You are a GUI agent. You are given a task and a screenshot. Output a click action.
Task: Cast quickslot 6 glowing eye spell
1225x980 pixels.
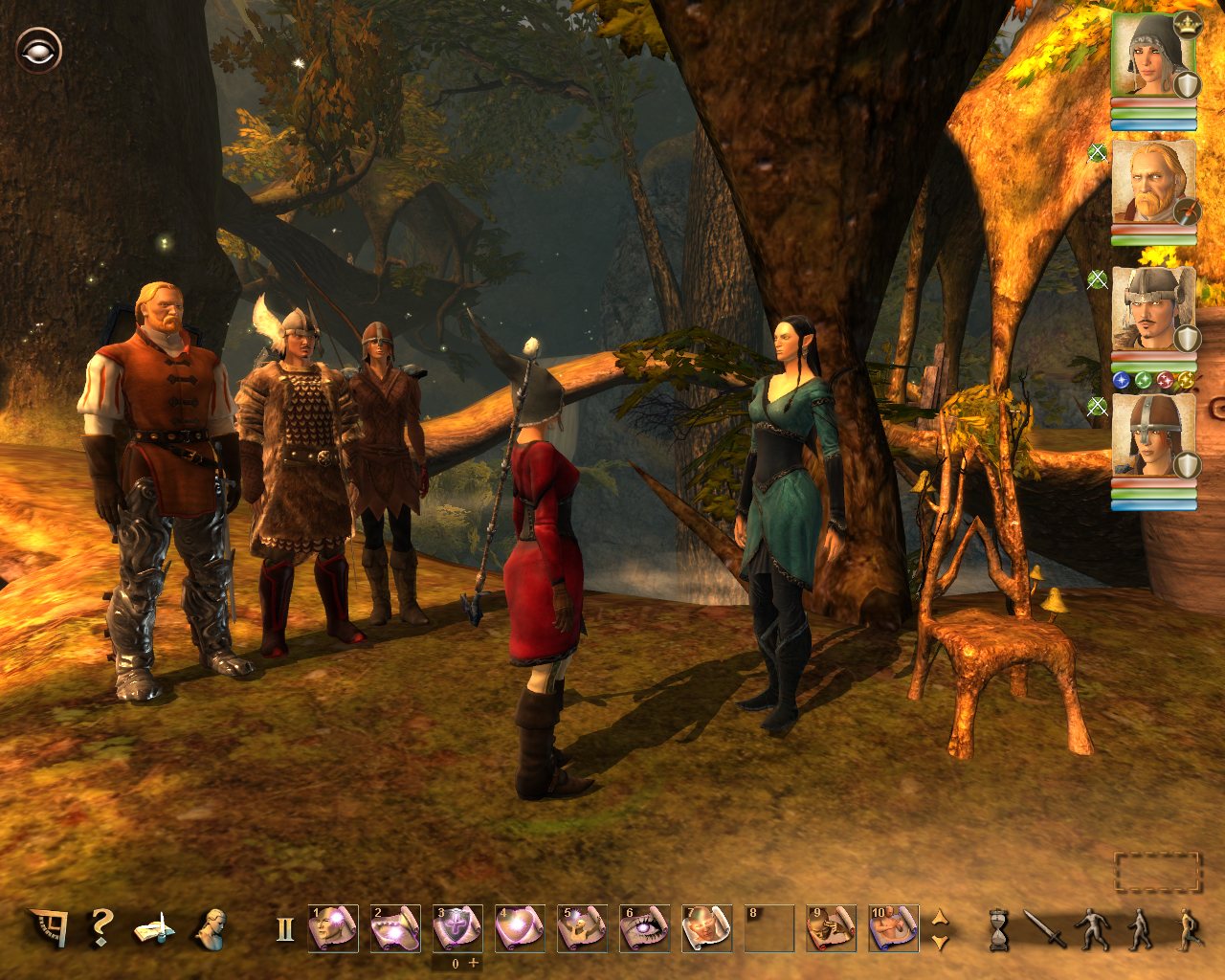644,928
